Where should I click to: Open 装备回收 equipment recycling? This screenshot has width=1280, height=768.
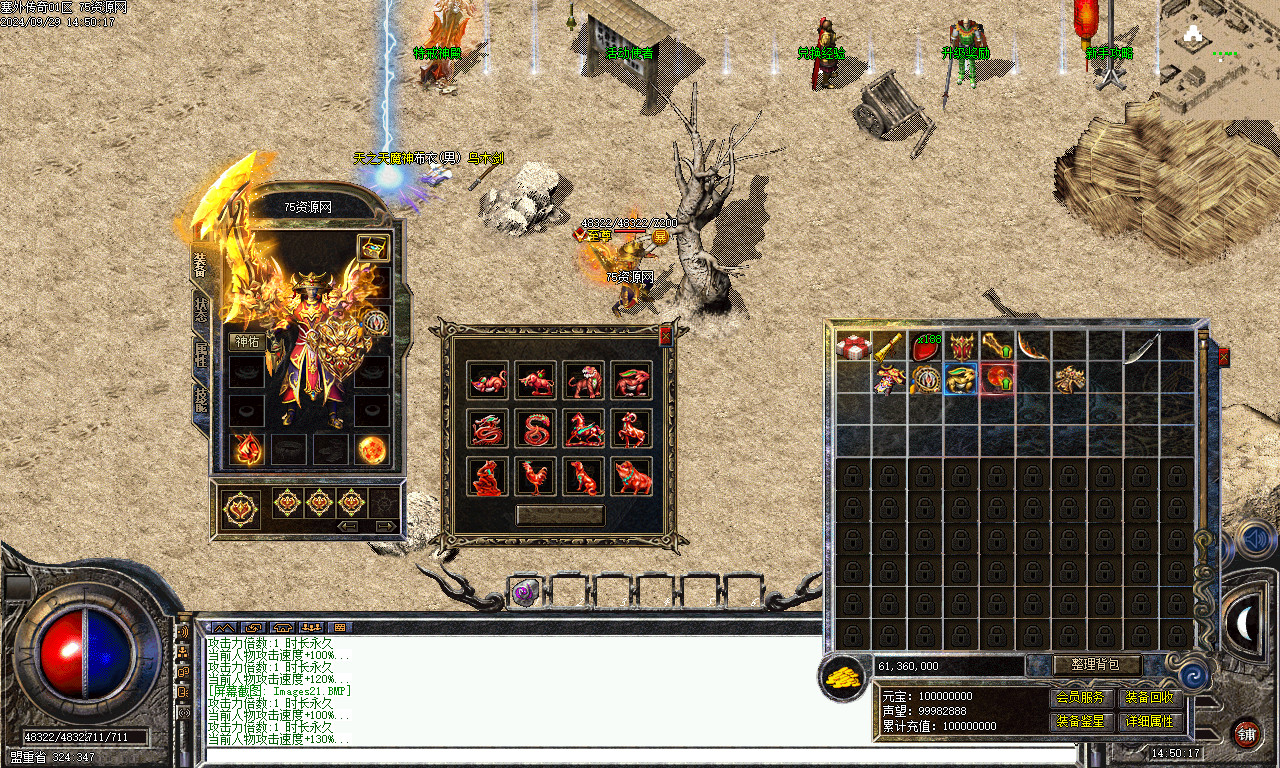(1150, 698)
